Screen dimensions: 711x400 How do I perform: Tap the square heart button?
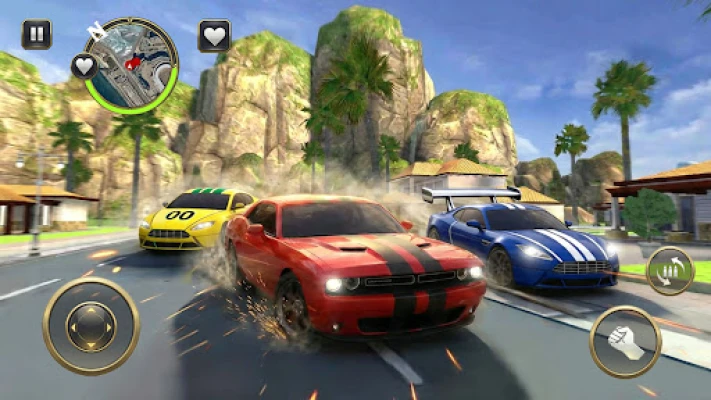click(214, 36)
